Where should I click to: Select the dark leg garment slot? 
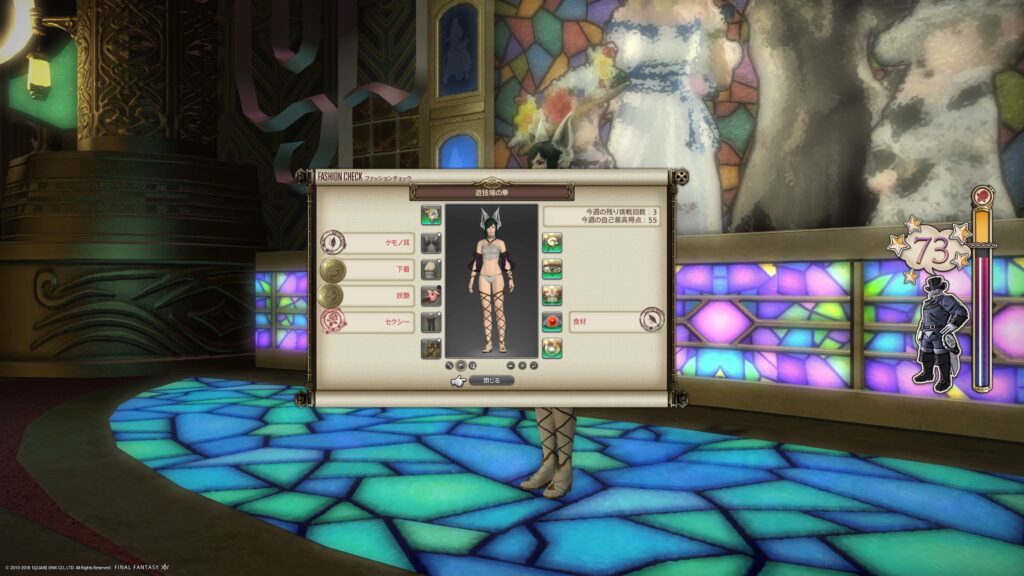[x=431, y=322]
